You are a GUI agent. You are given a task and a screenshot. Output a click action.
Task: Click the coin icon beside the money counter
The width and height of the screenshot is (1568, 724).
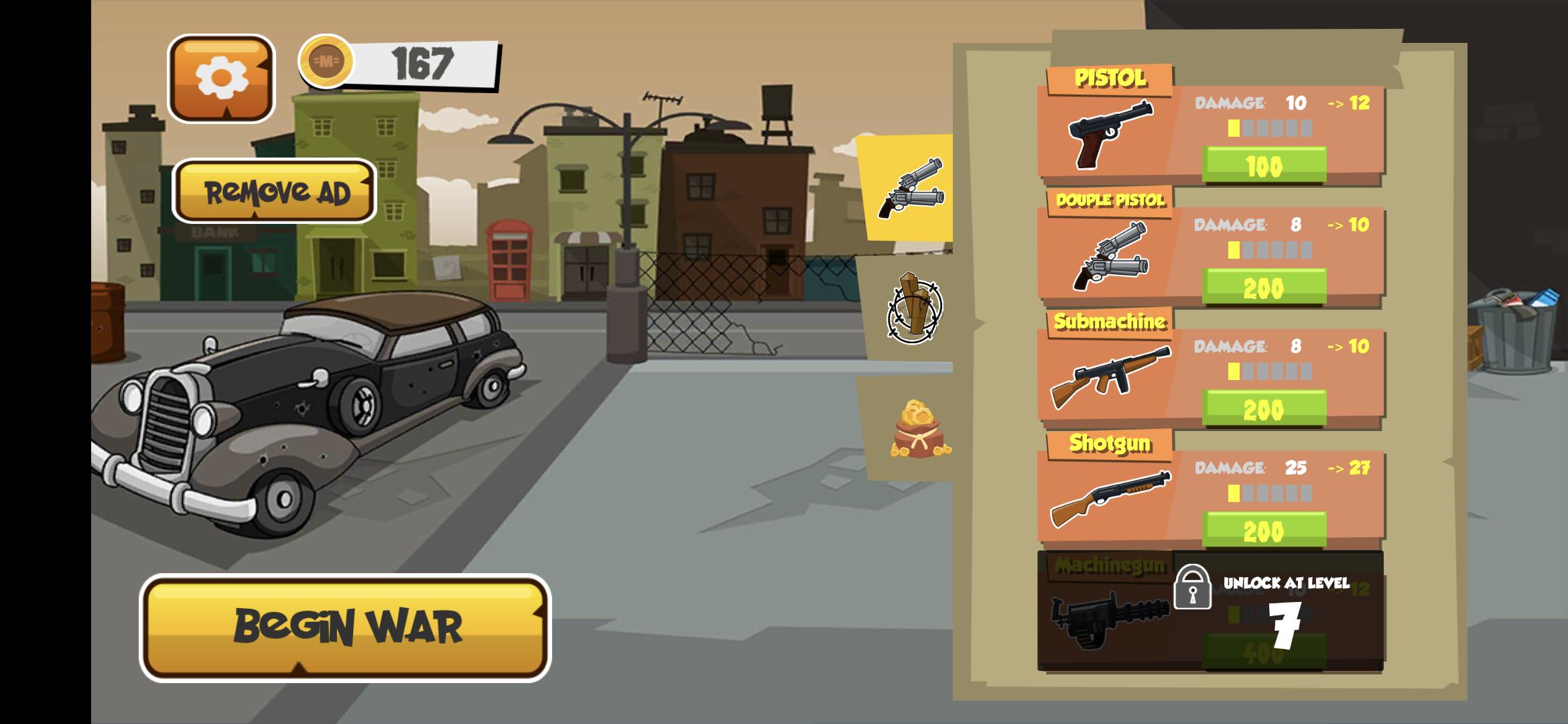tap(328, 63)
